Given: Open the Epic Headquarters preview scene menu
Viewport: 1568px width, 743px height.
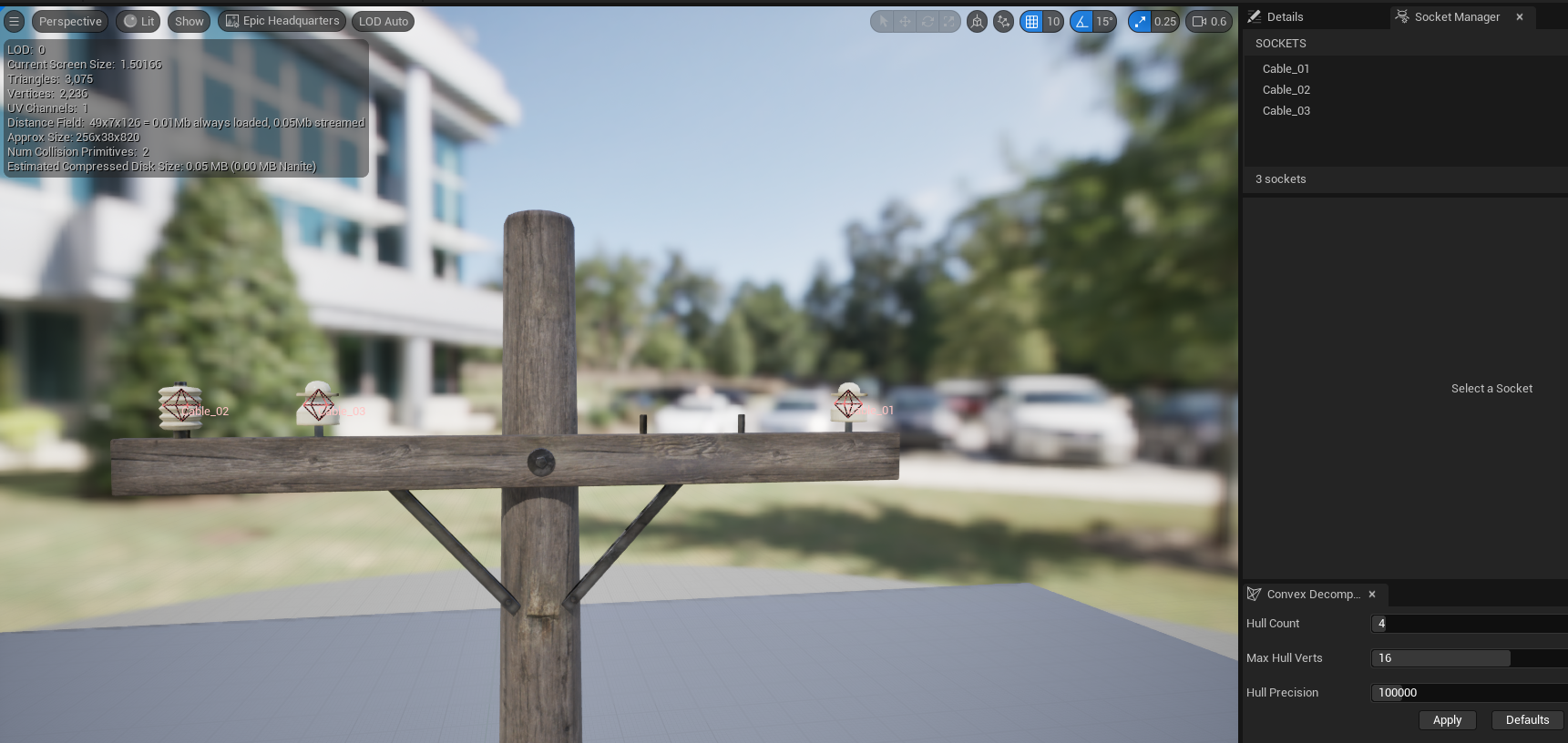Looking at the screenshot, I should tap(282, 20).
